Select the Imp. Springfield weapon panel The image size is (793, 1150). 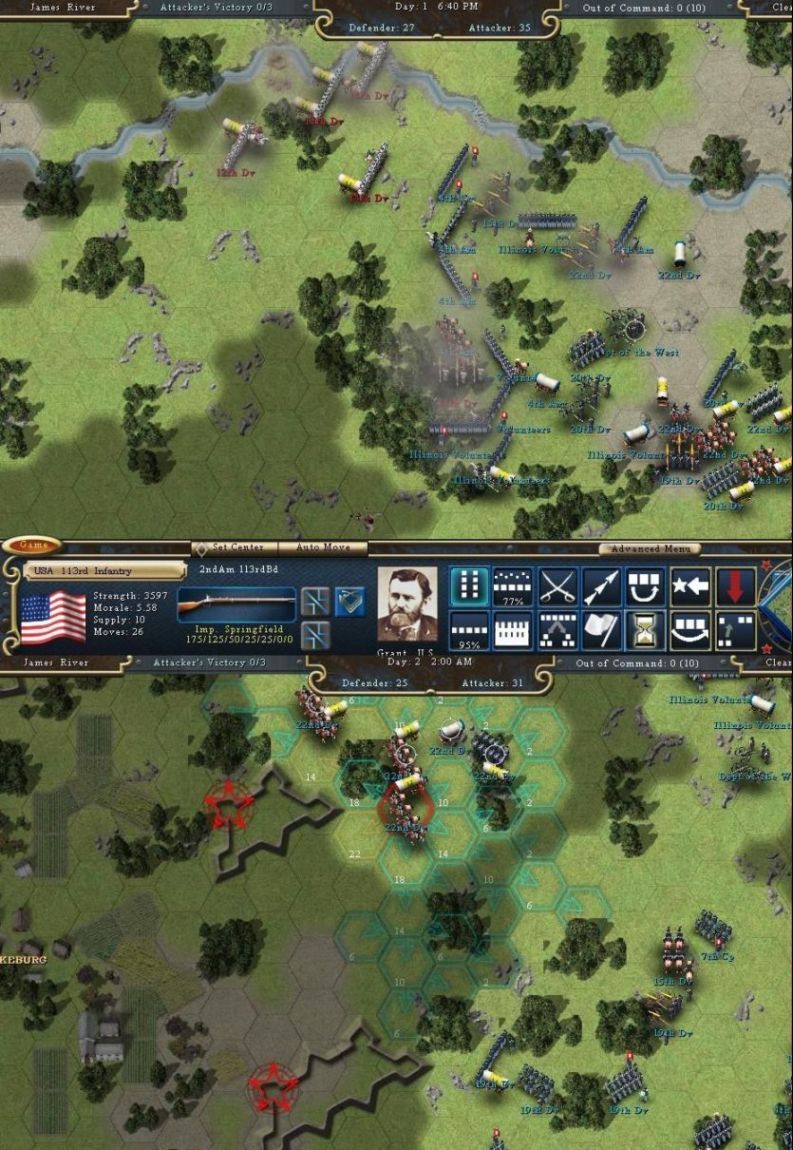pos(236,611)
